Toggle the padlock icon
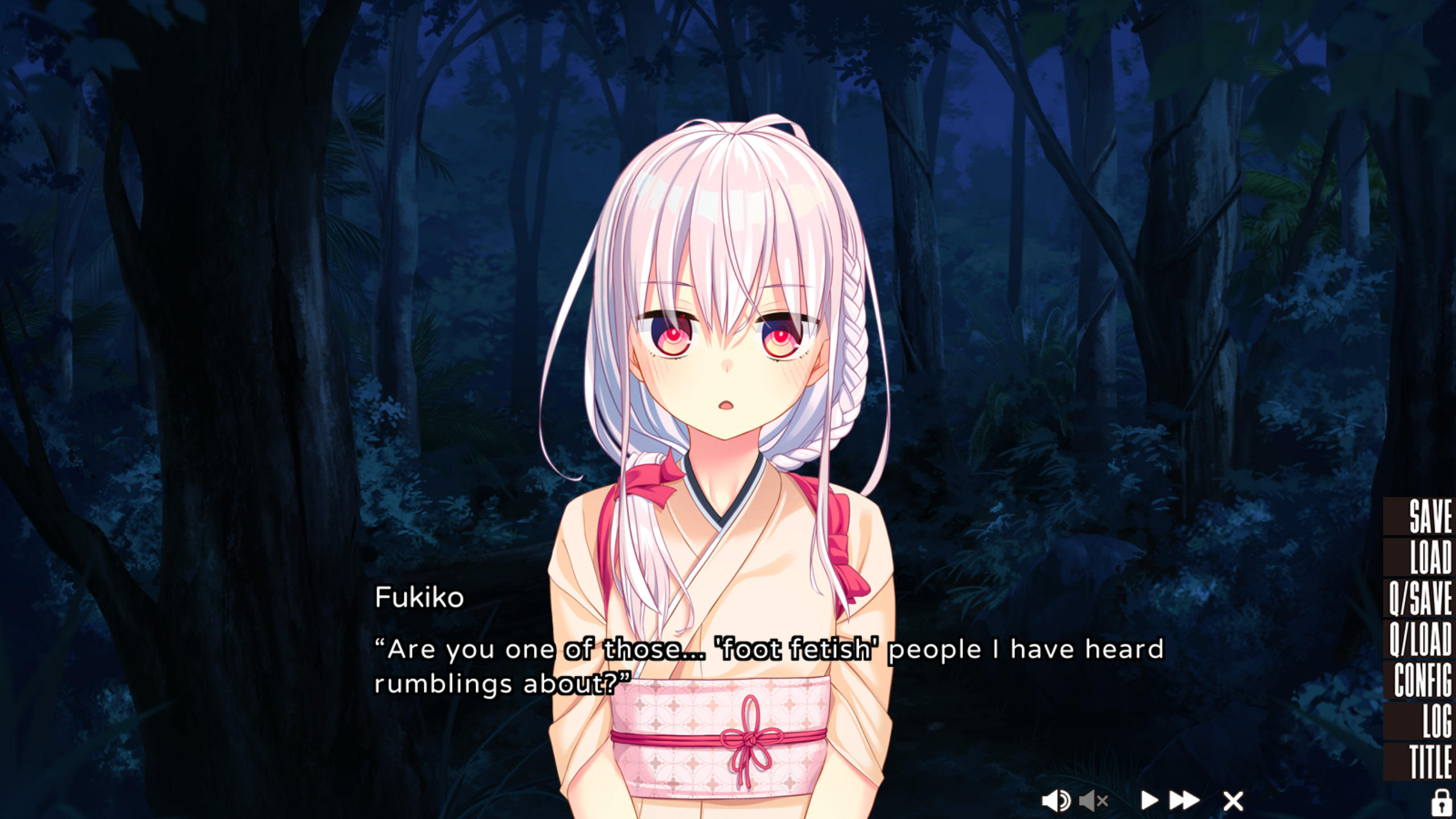The height and width of the screenshot is (819, 1456). (1441, 802)
